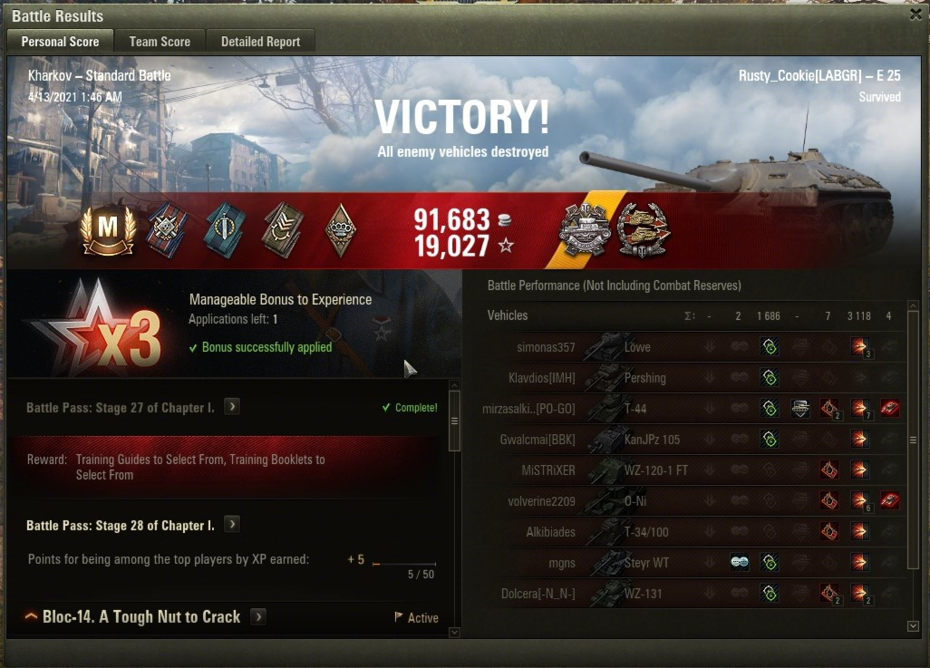Viewport: 930px width, 668px height.
Task: Click the Mastery Badge "M" medal icon
Action: pyautogui.click(x=108, y=231)
